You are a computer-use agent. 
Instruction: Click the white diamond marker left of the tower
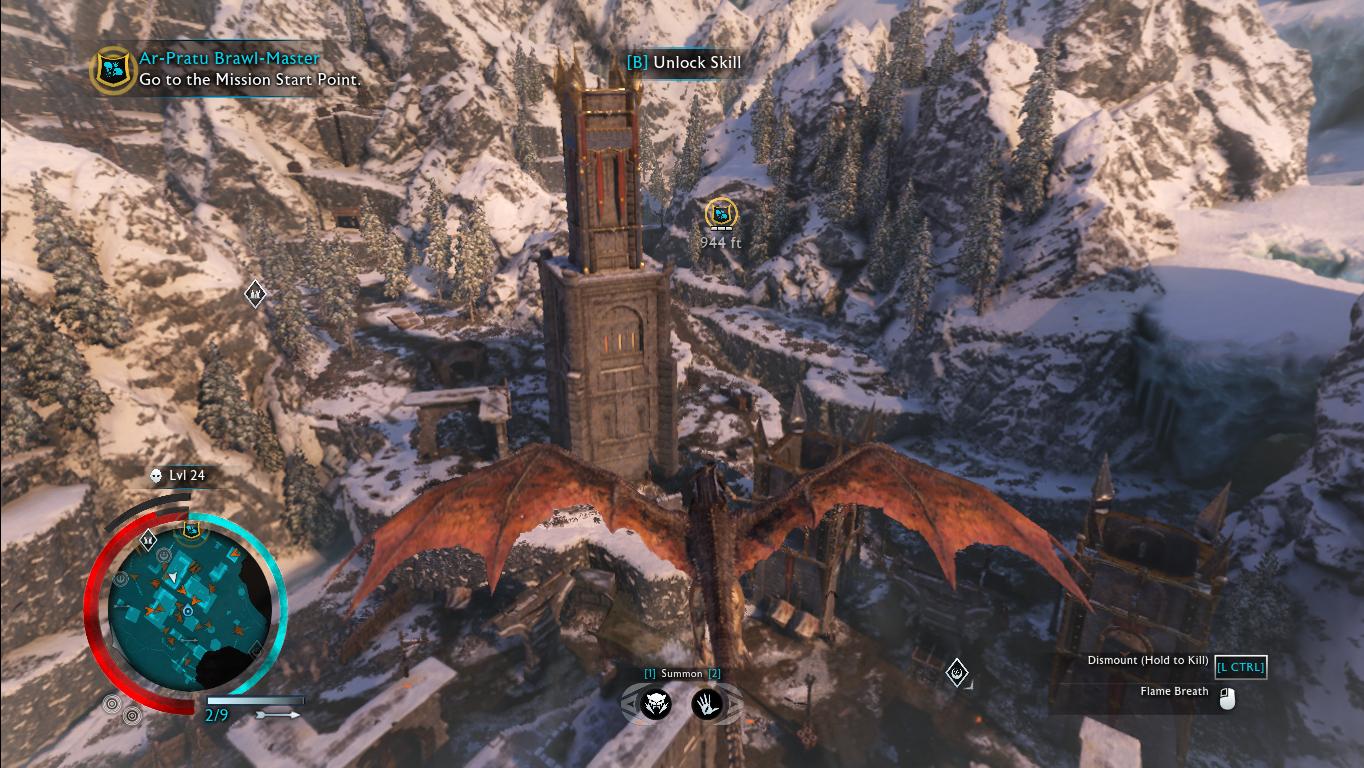(x=254, y=293)
